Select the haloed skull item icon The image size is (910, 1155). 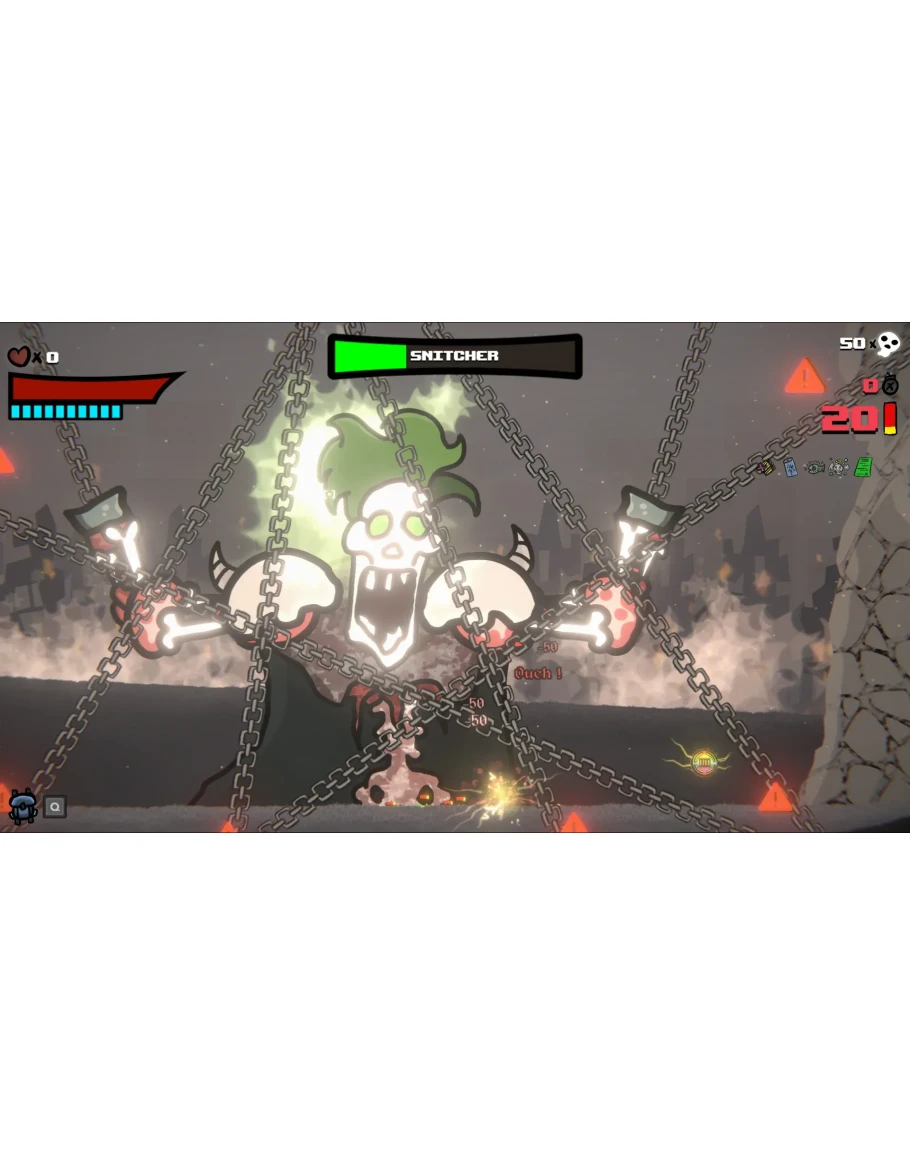tap(838, 467)
